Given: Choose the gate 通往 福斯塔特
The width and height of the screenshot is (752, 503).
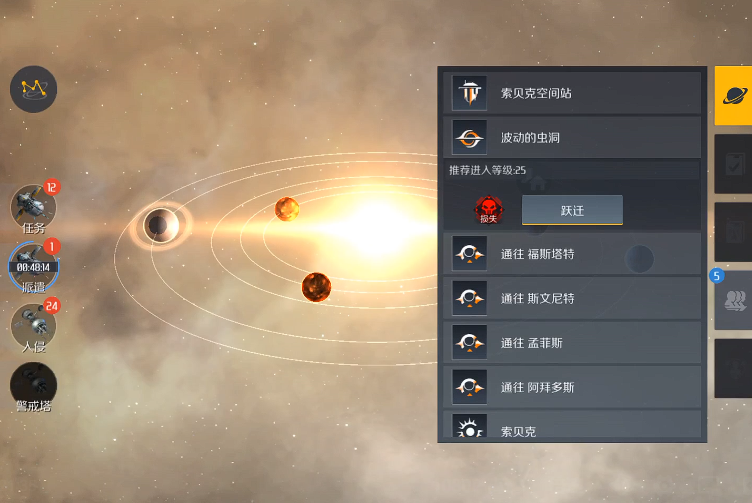Looking at the screenshot, I should pos(572,254).
